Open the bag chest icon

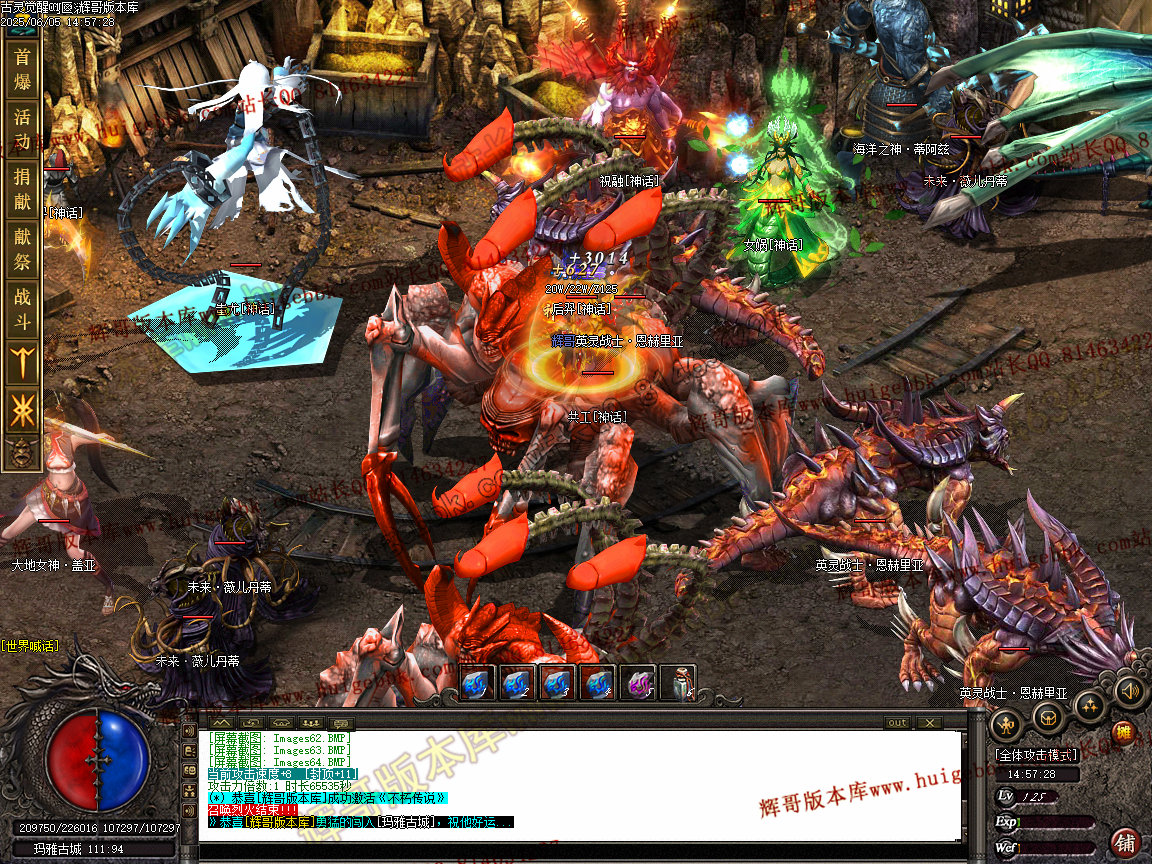(1048, 717)
